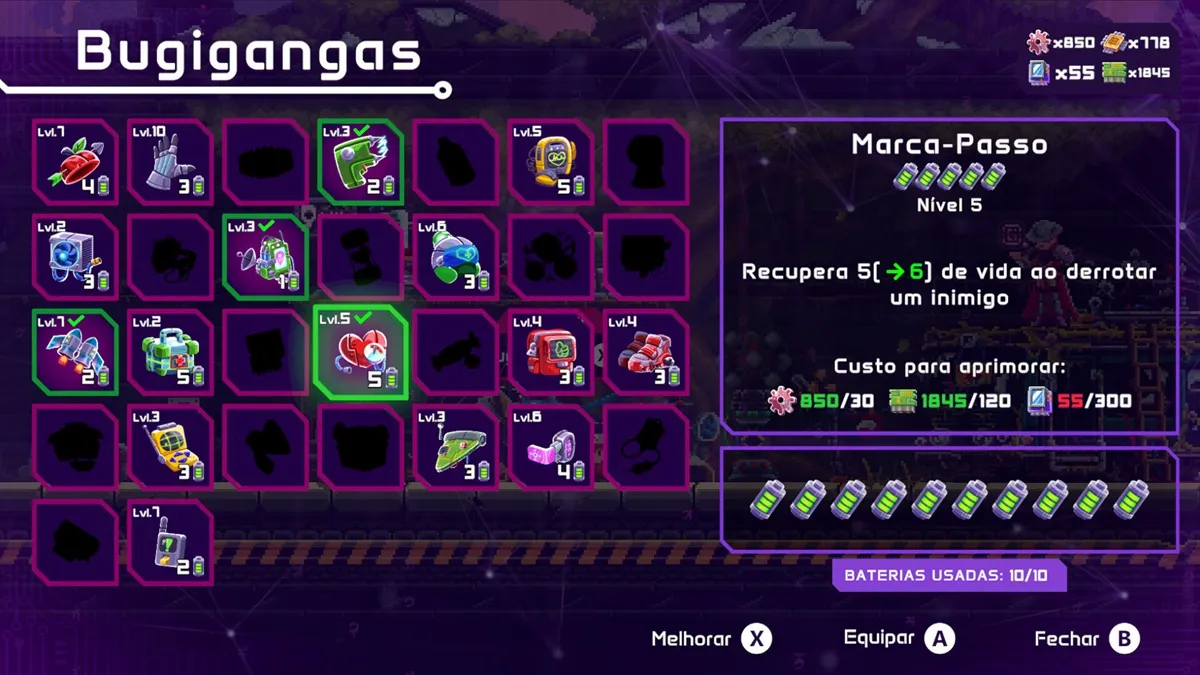The width and height of the screenshot is (1200, 675).
Task: Choose the level 10 robotic glove gadget
Action: [x=170, y=161]
